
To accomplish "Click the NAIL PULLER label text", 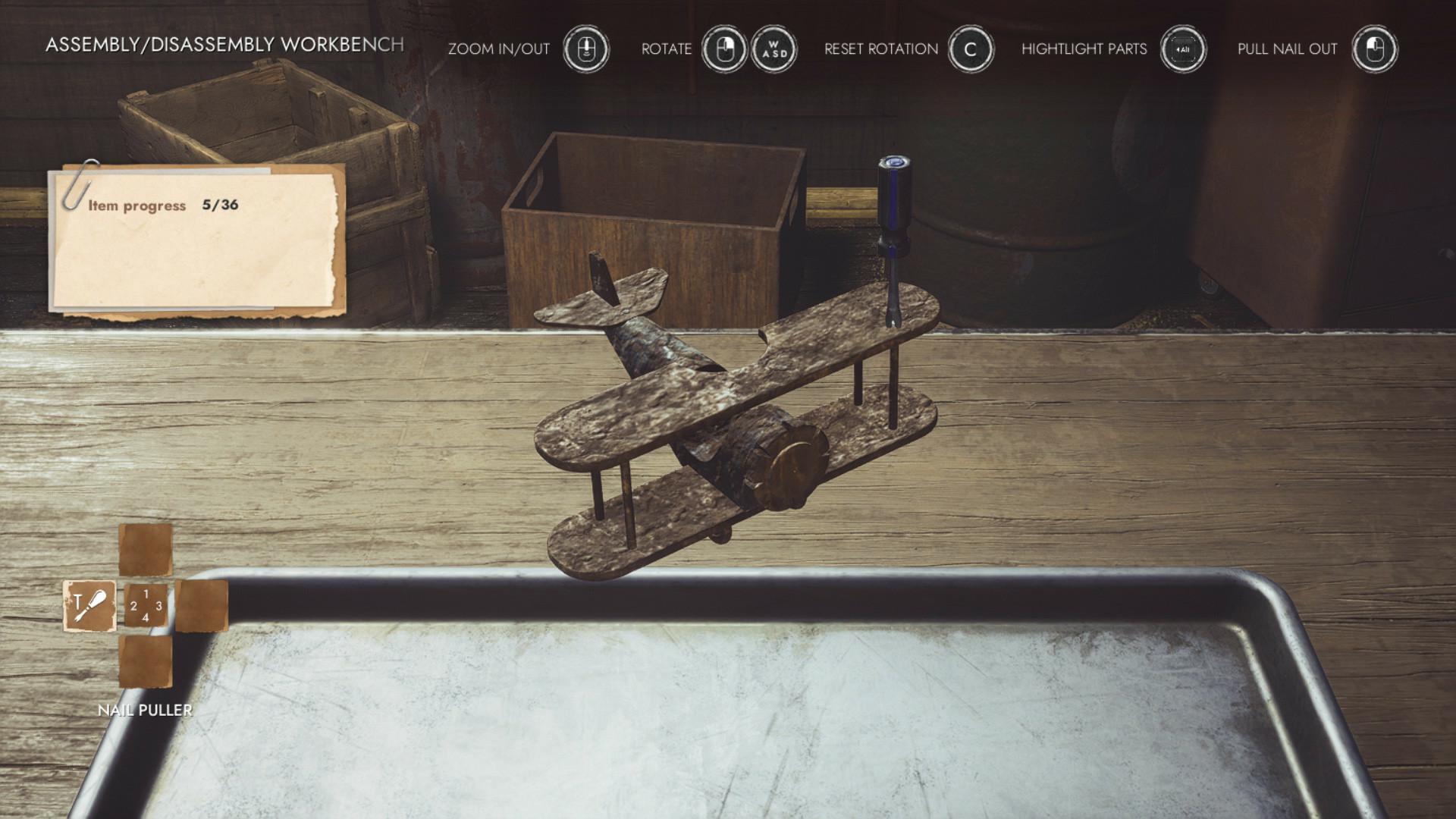I will click(x=144, y=711).
